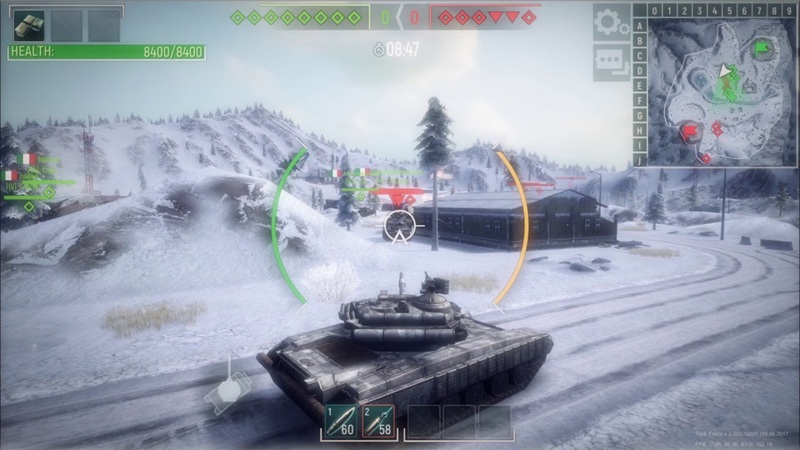800x450 pixels.
Task: Switch to ammo slot 2 with 58 rounds
Action: pyautogui.click(x=377, y=421)
